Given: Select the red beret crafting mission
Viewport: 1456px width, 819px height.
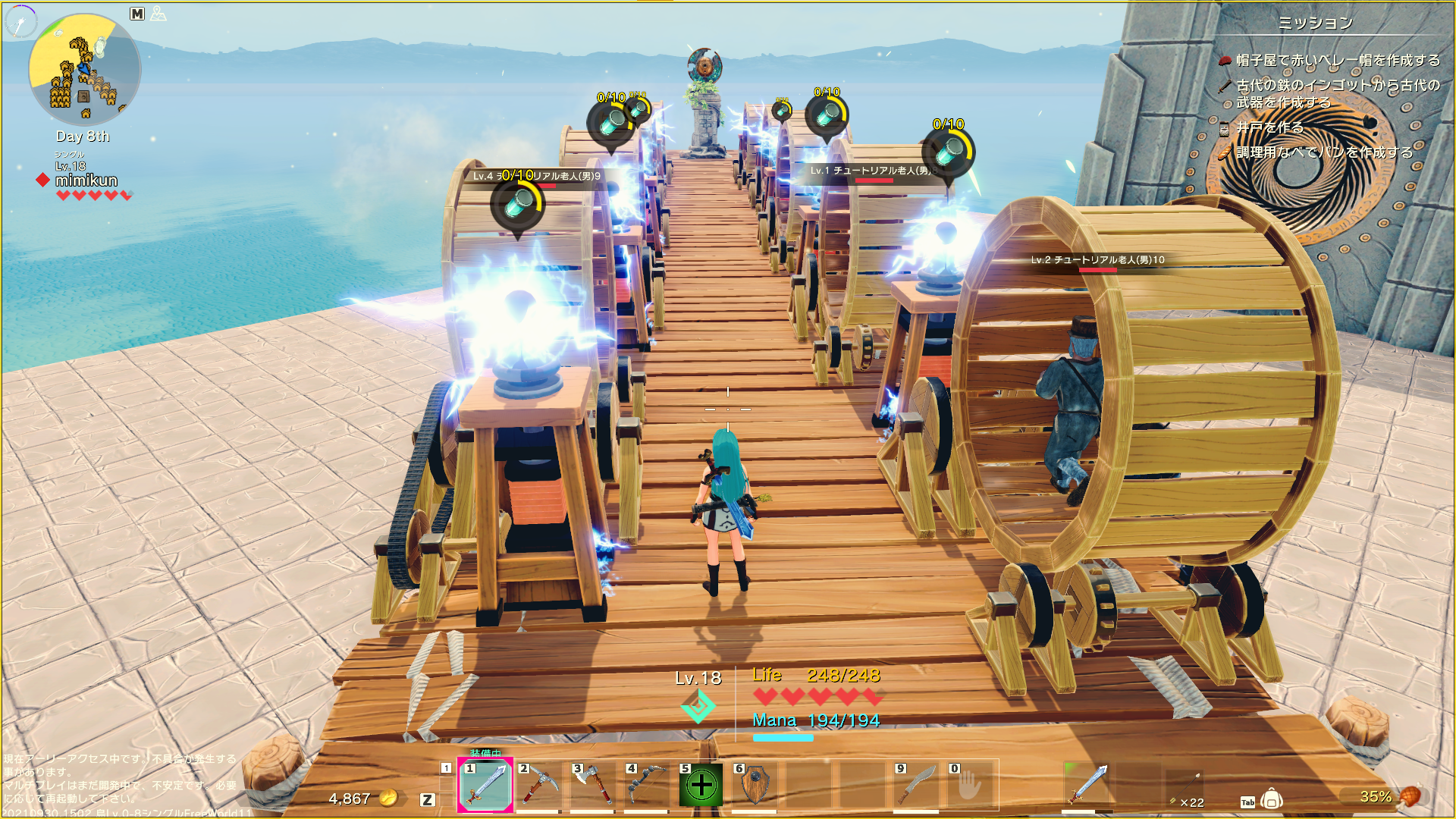Looking at the screenshot, I should 1338,60.
